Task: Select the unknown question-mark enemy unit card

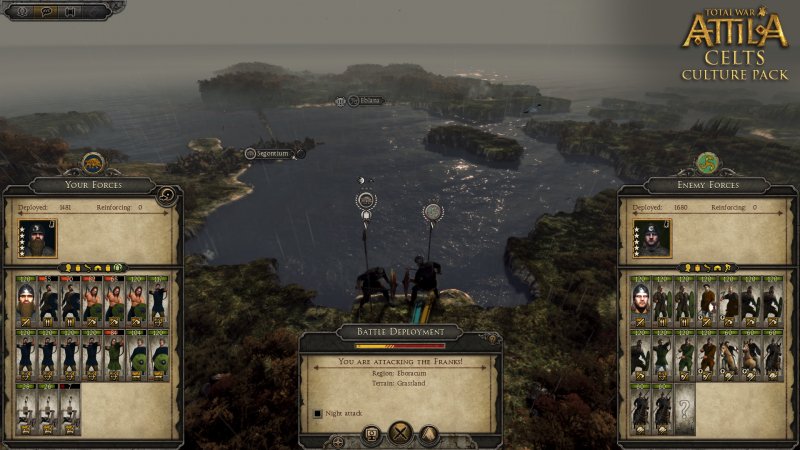Action: point(685,410)
